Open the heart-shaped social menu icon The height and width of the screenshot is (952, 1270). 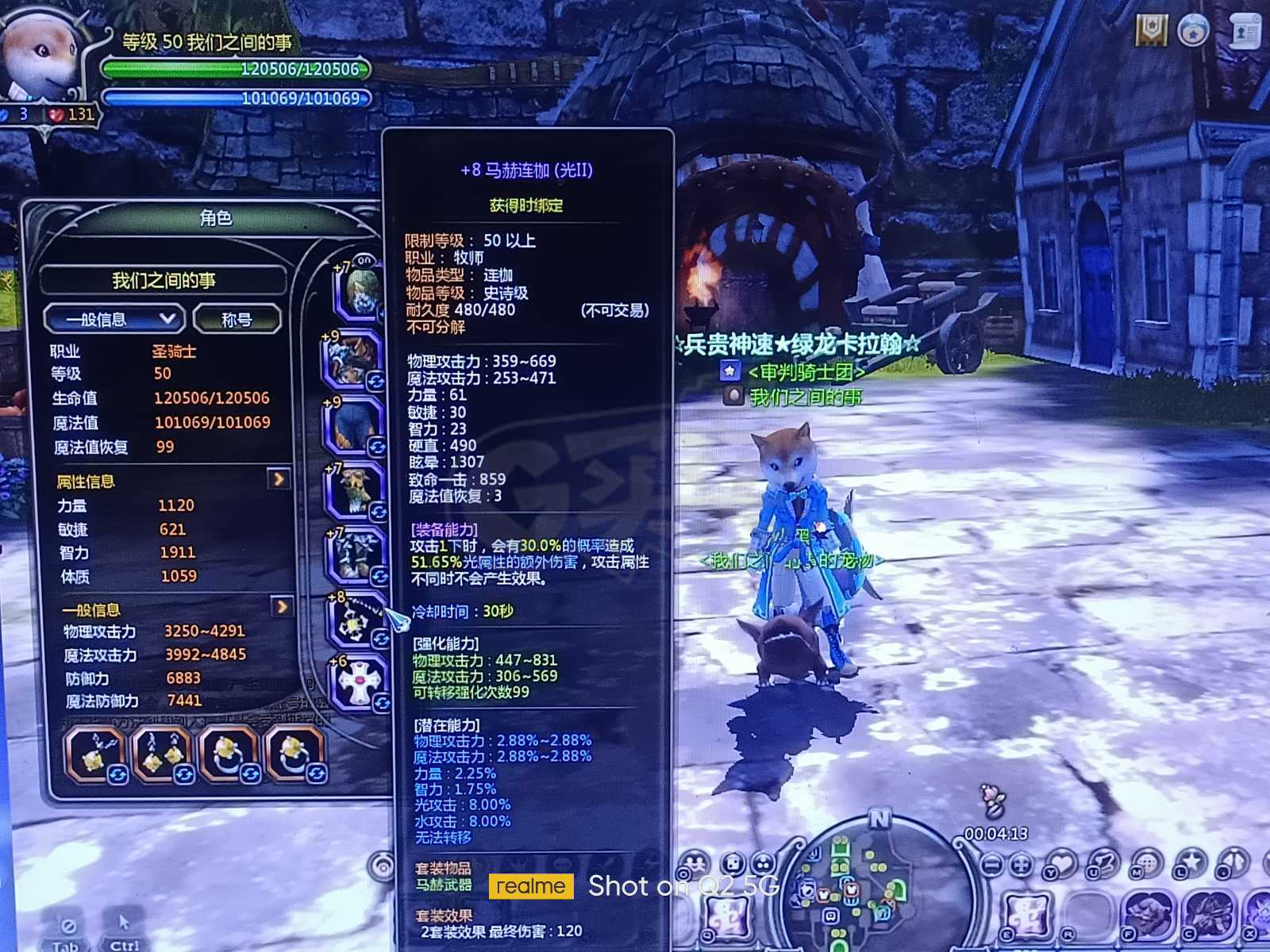[x=1061, y=864]
